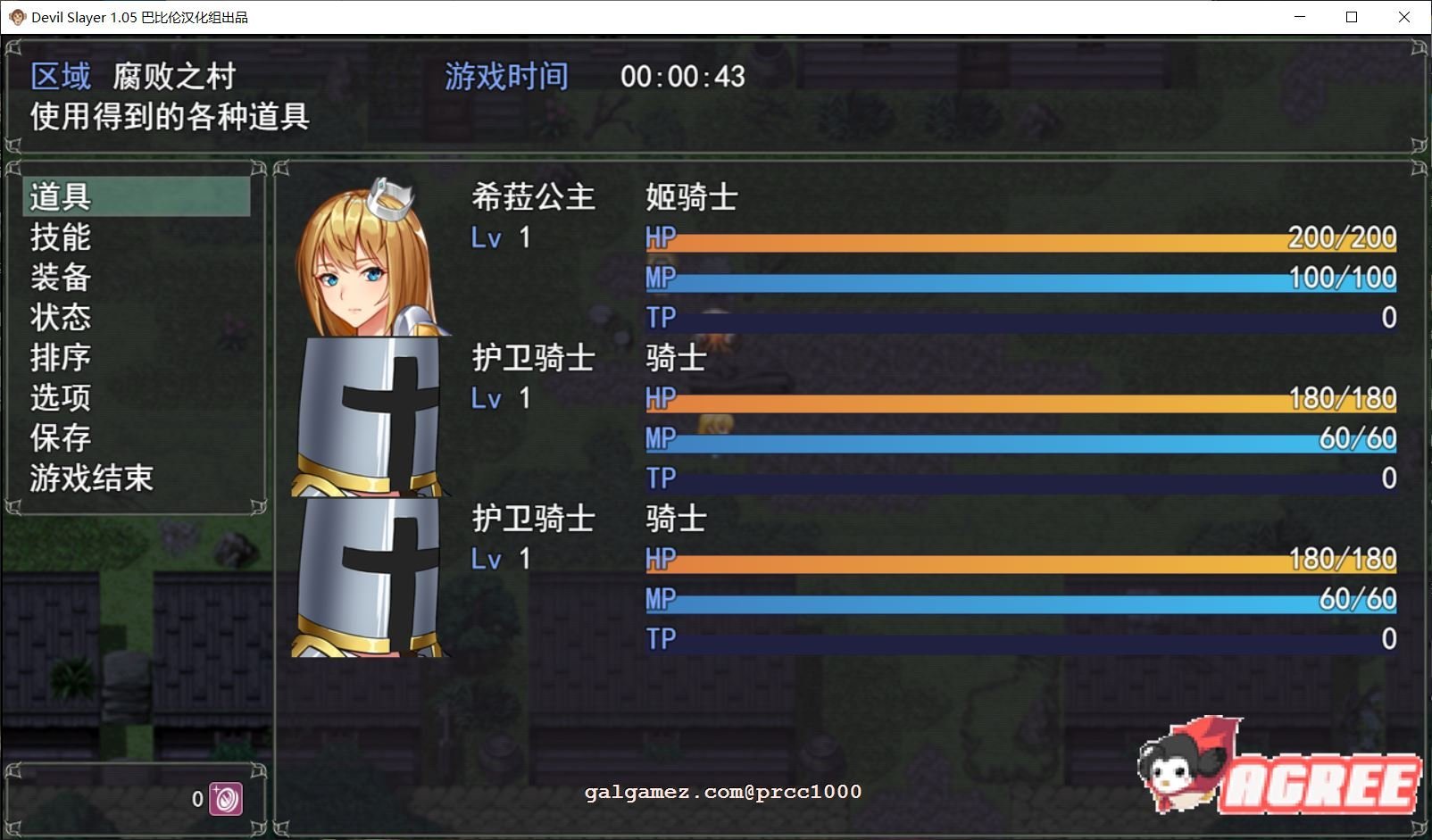
Task: Open the 道具 items menu
Action: click(x=58, y=197)
